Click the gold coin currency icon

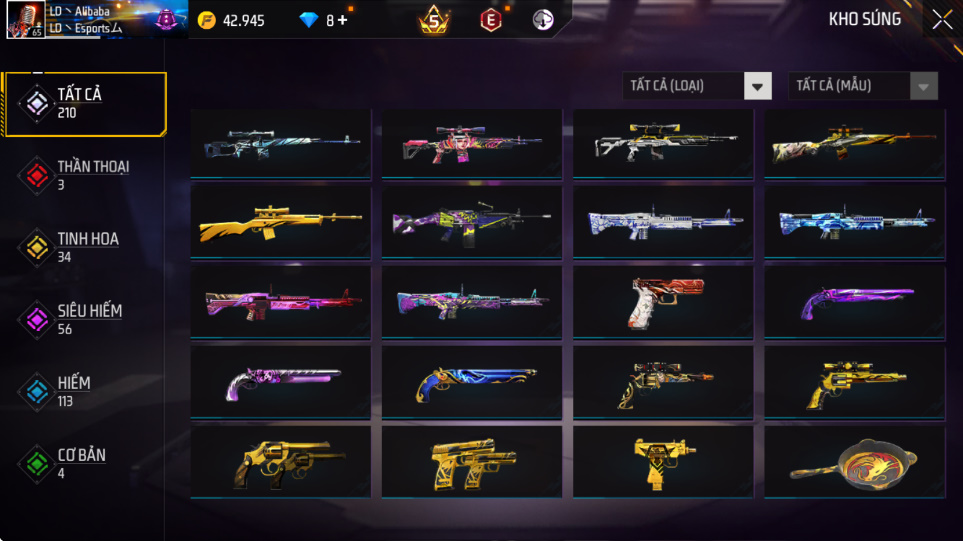tap(207, 20)
